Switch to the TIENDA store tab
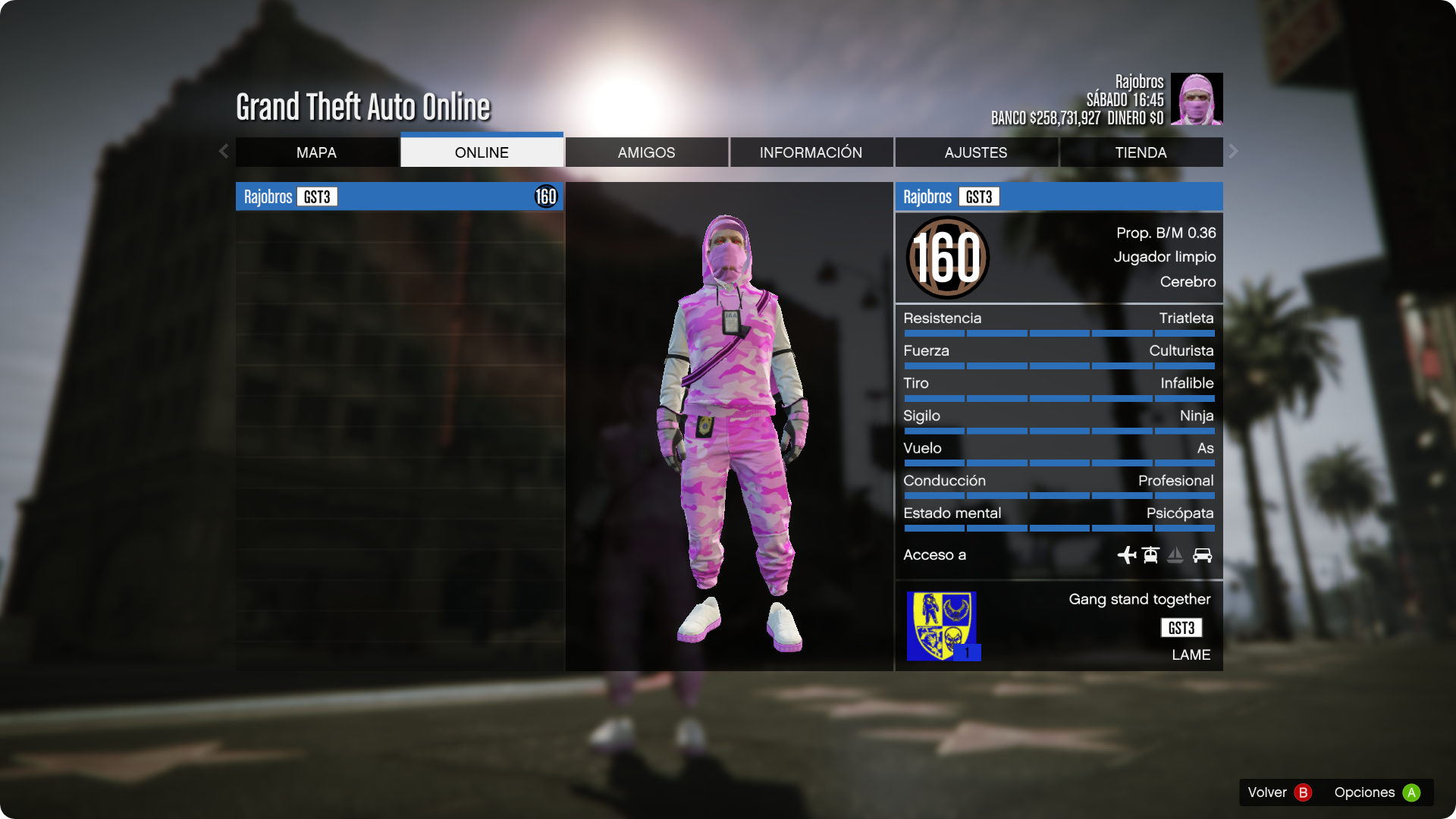 point(1141,152)
